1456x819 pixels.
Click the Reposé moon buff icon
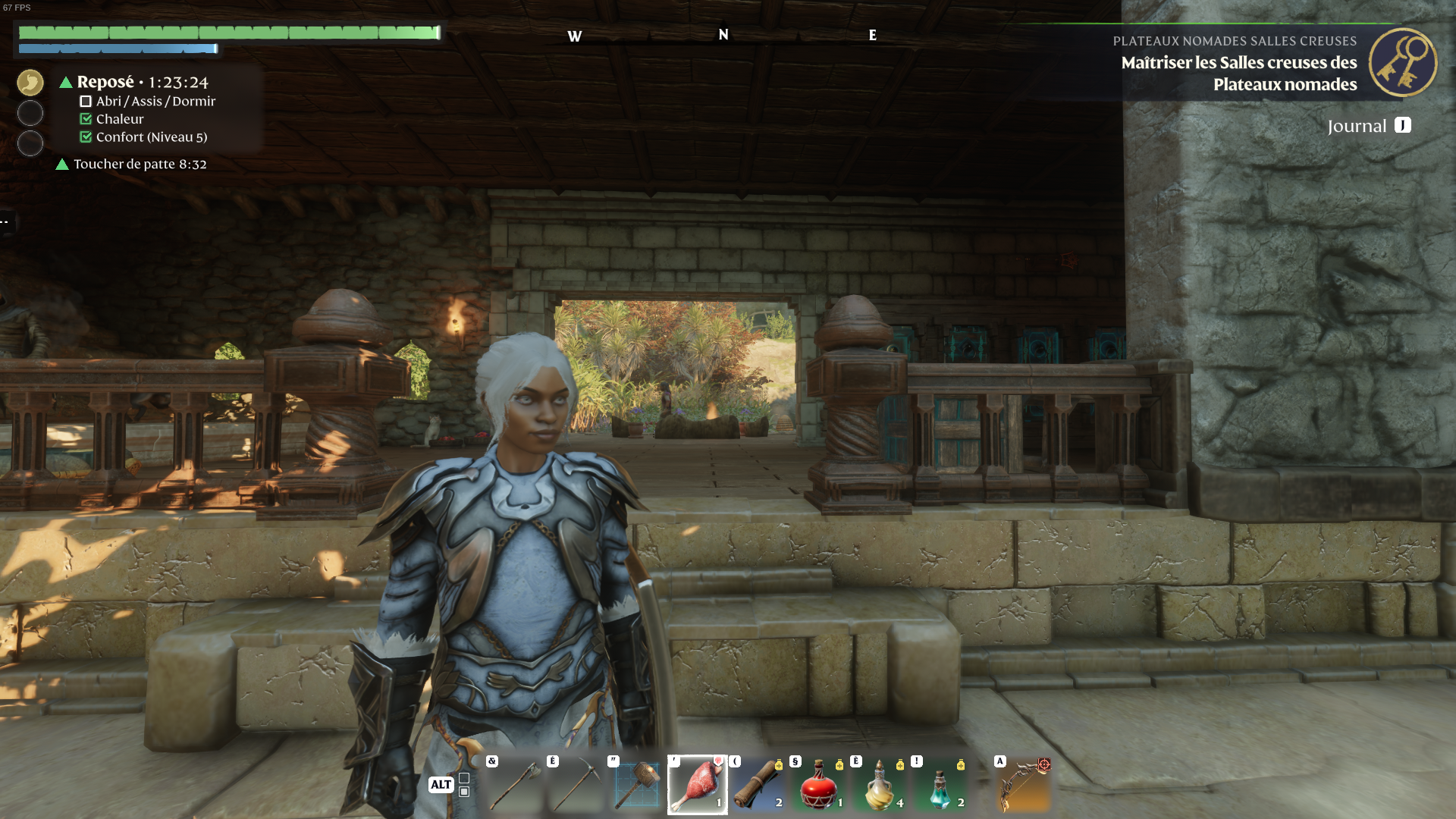click(30, 83)
